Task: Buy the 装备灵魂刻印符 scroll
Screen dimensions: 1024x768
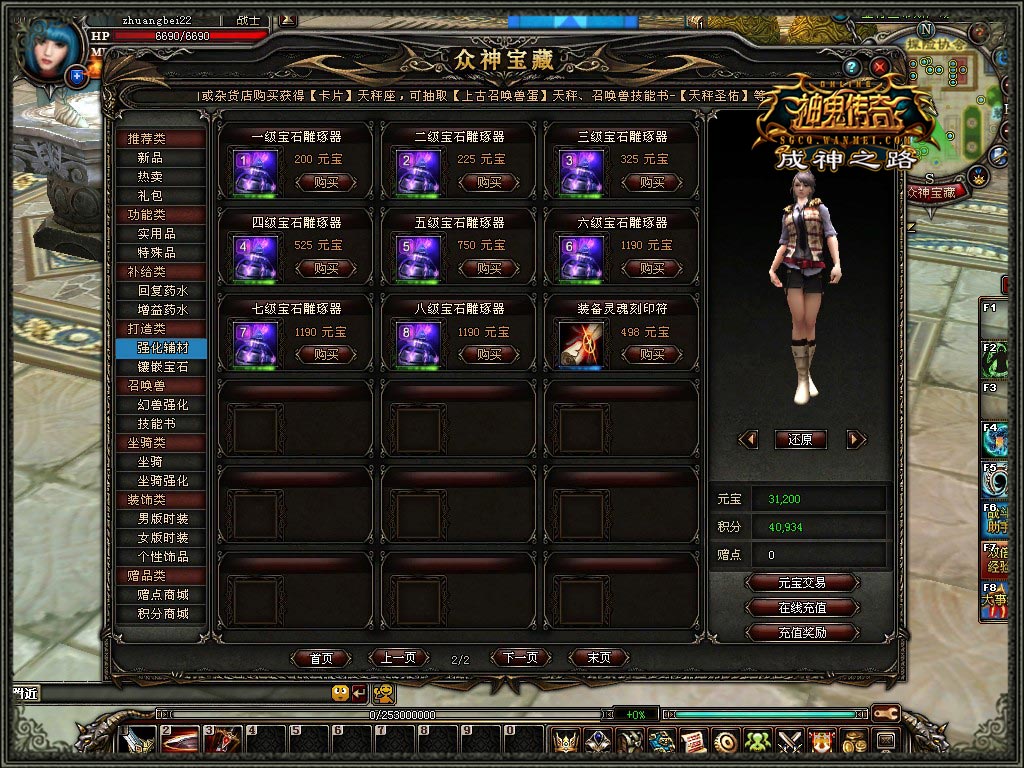Action: (652, 354)
